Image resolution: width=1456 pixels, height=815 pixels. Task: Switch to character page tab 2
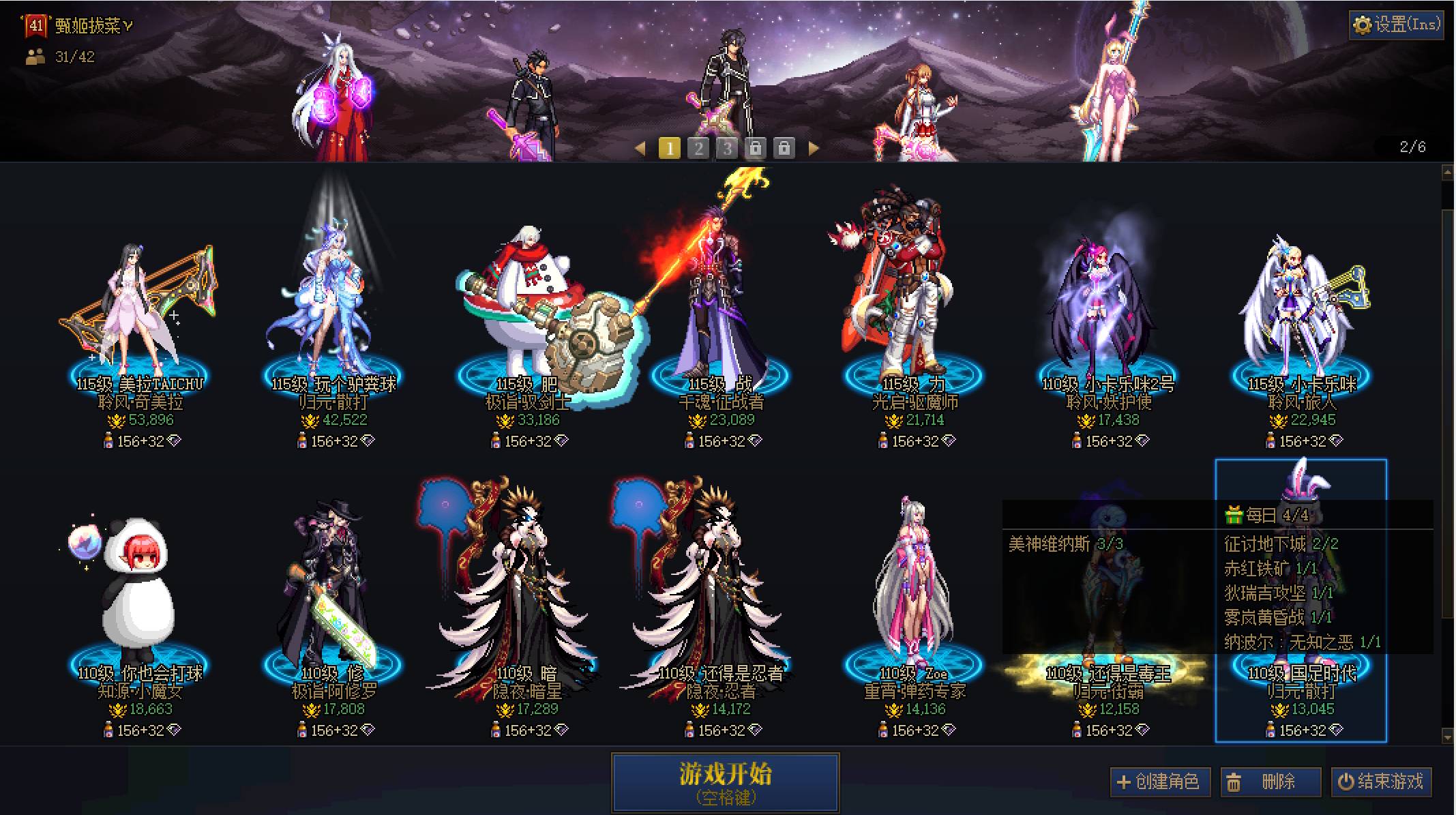(x=697, y=147)
